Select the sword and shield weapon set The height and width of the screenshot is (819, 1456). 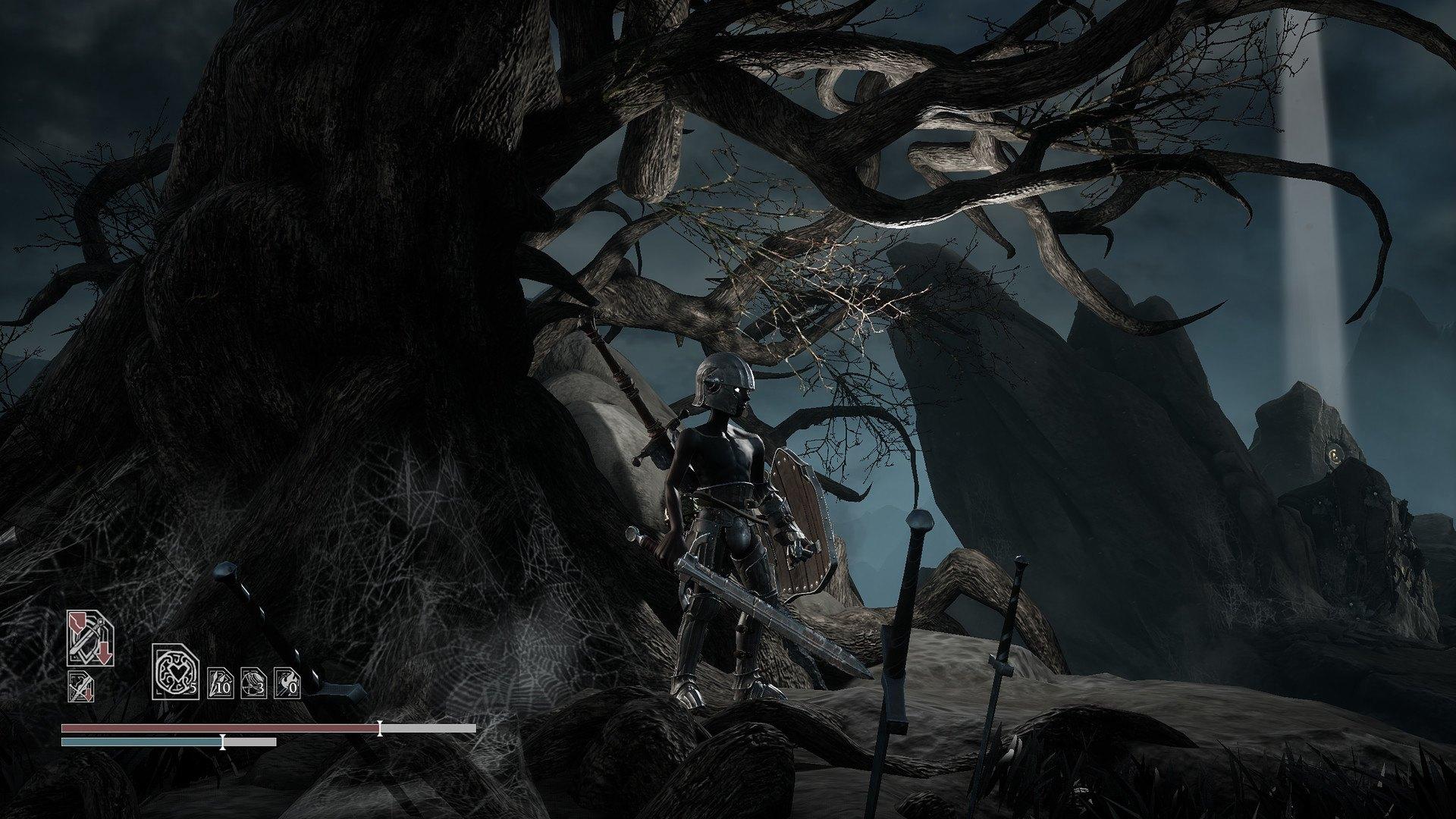click(90, 639)
